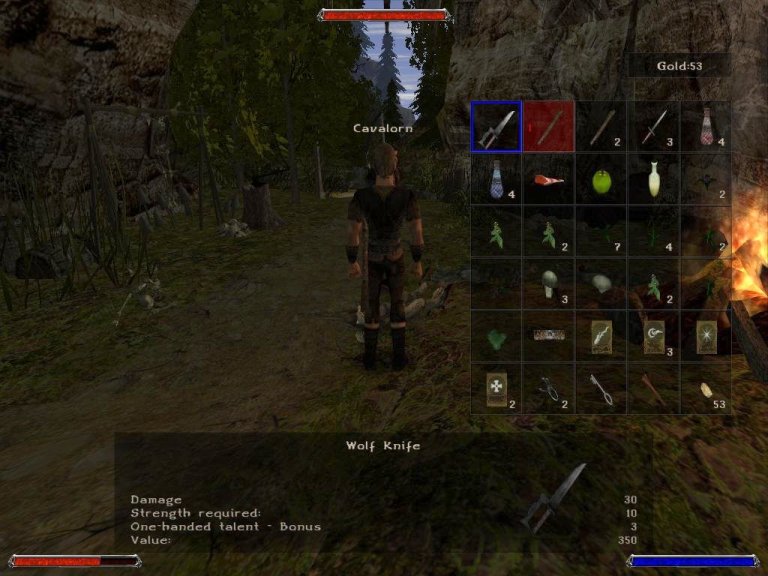The height and width of the screenshot is (576, 768).
Task: Pick the healing cross scroll stack
Action: (496, 388)
